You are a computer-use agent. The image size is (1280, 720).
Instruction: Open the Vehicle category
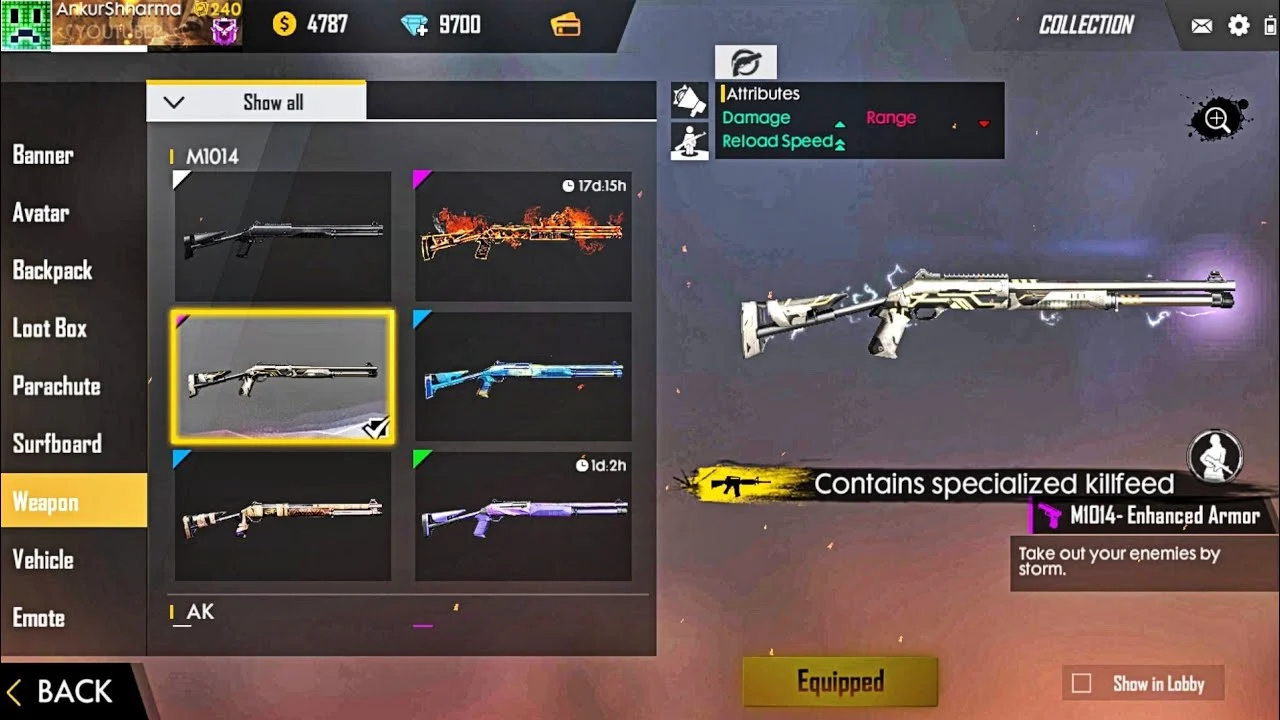[43, 560]
